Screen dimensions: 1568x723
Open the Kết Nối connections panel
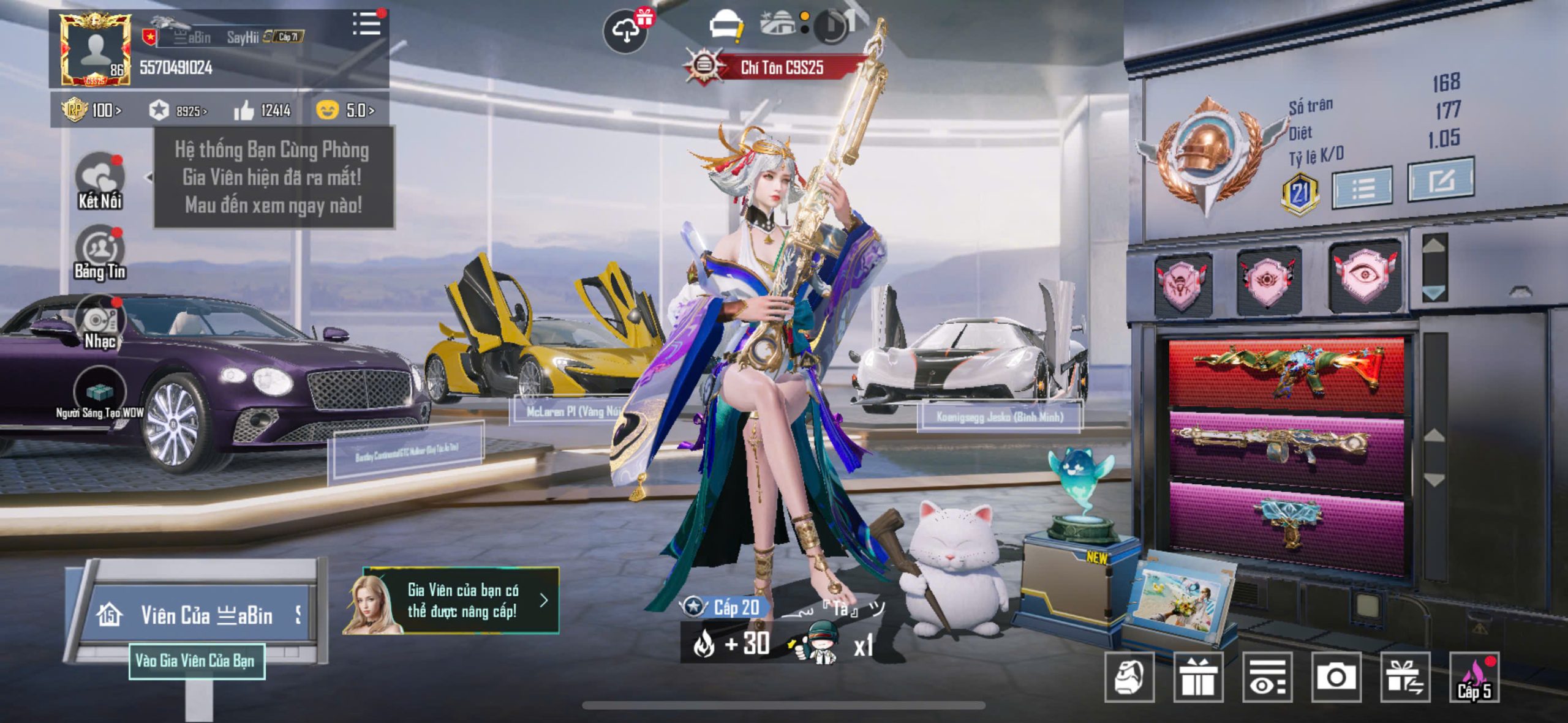(99, 180)
